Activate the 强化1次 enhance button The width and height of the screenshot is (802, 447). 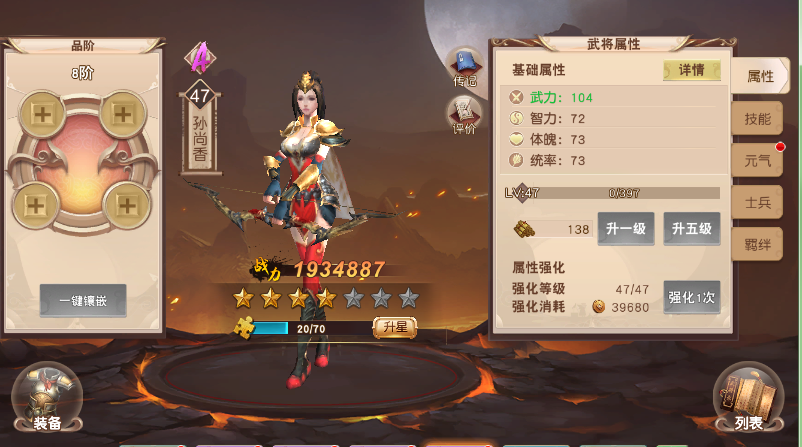click(x=692, y=297)
